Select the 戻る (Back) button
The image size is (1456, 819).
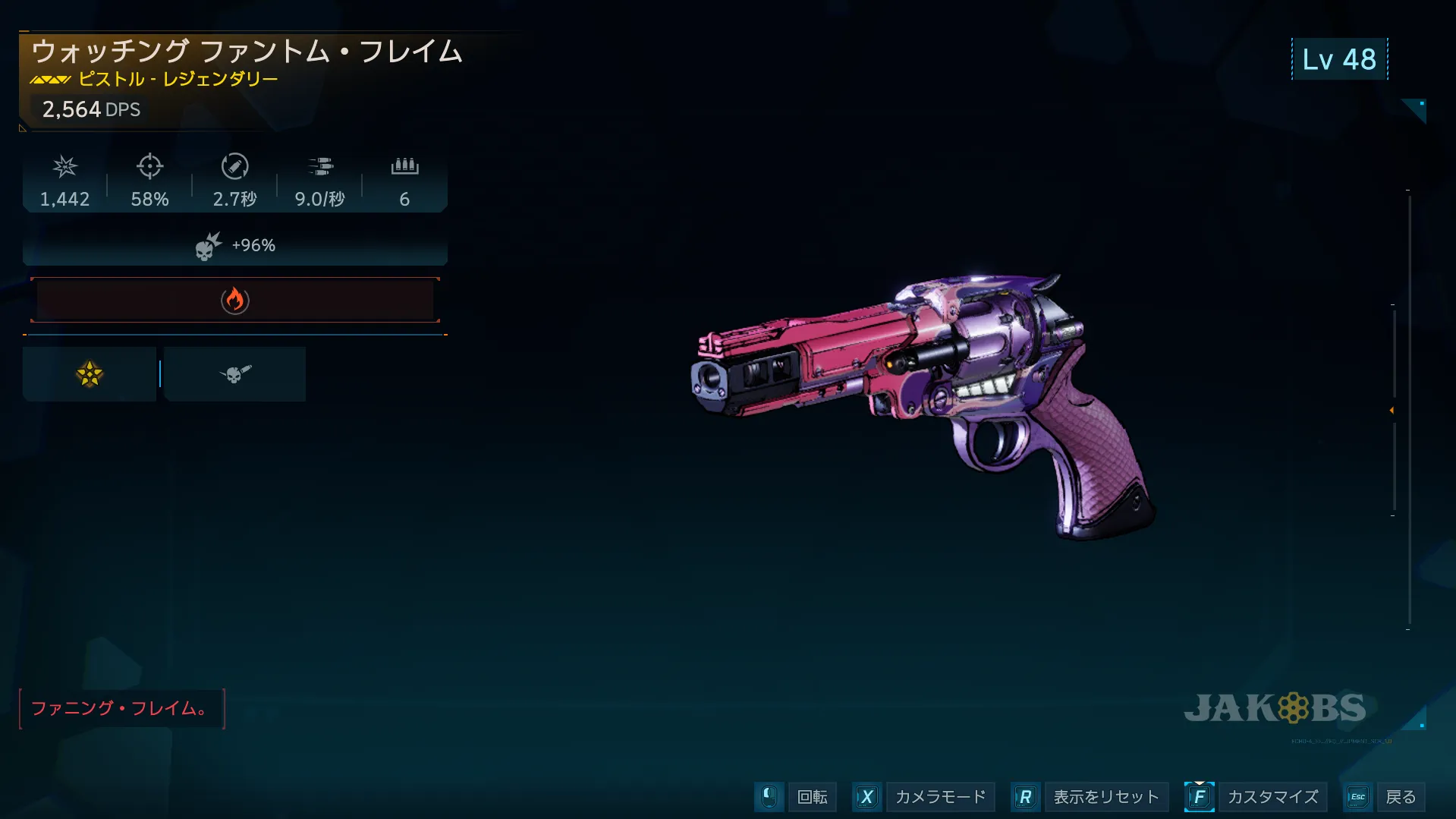pyautogui.click(x=1400, y=797)
